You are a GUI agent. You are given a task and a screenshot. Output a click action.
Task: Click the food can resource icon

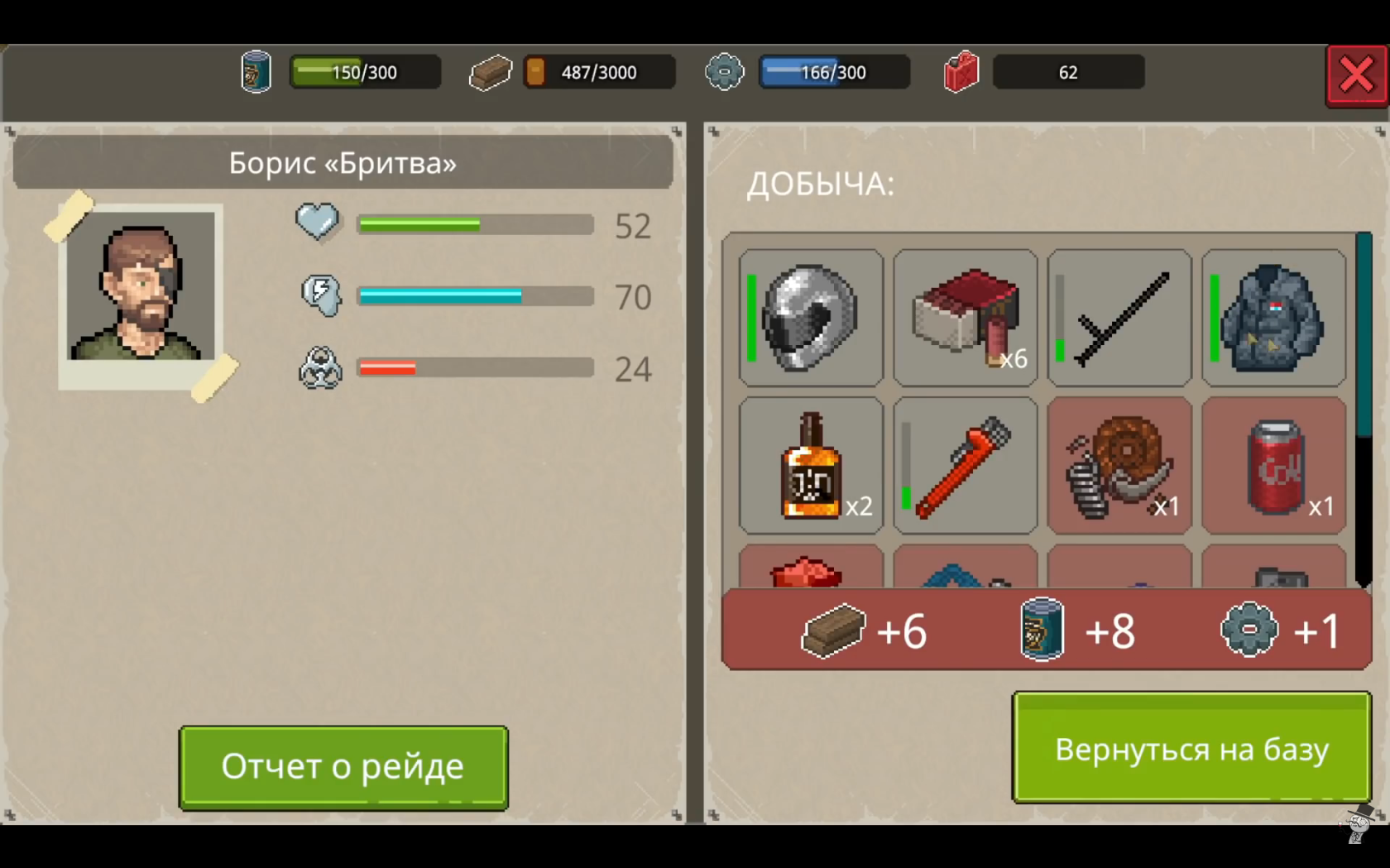256,73
